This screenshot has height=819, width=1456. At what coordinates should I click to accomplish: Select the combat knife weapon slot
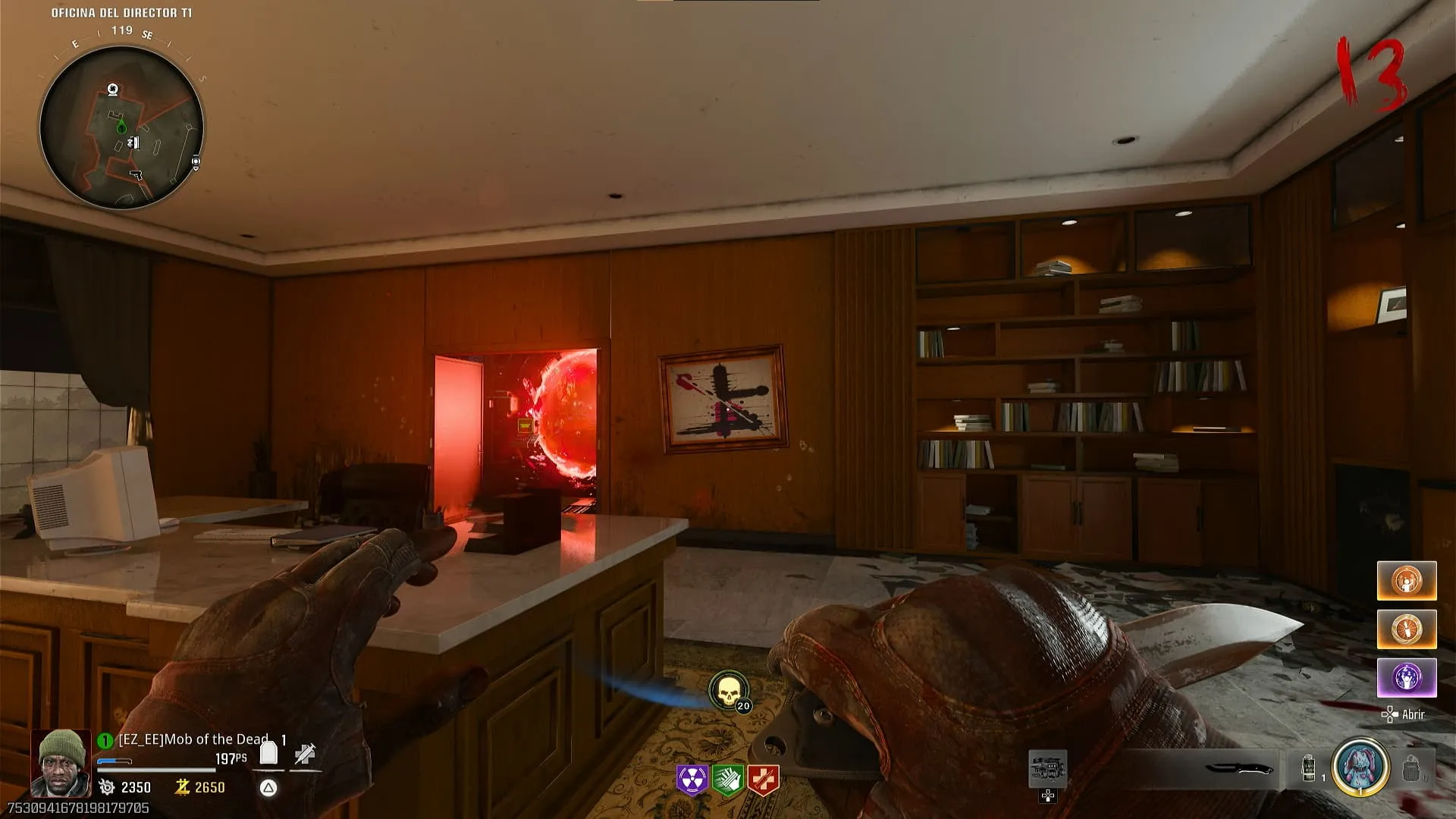point(1239,768)
